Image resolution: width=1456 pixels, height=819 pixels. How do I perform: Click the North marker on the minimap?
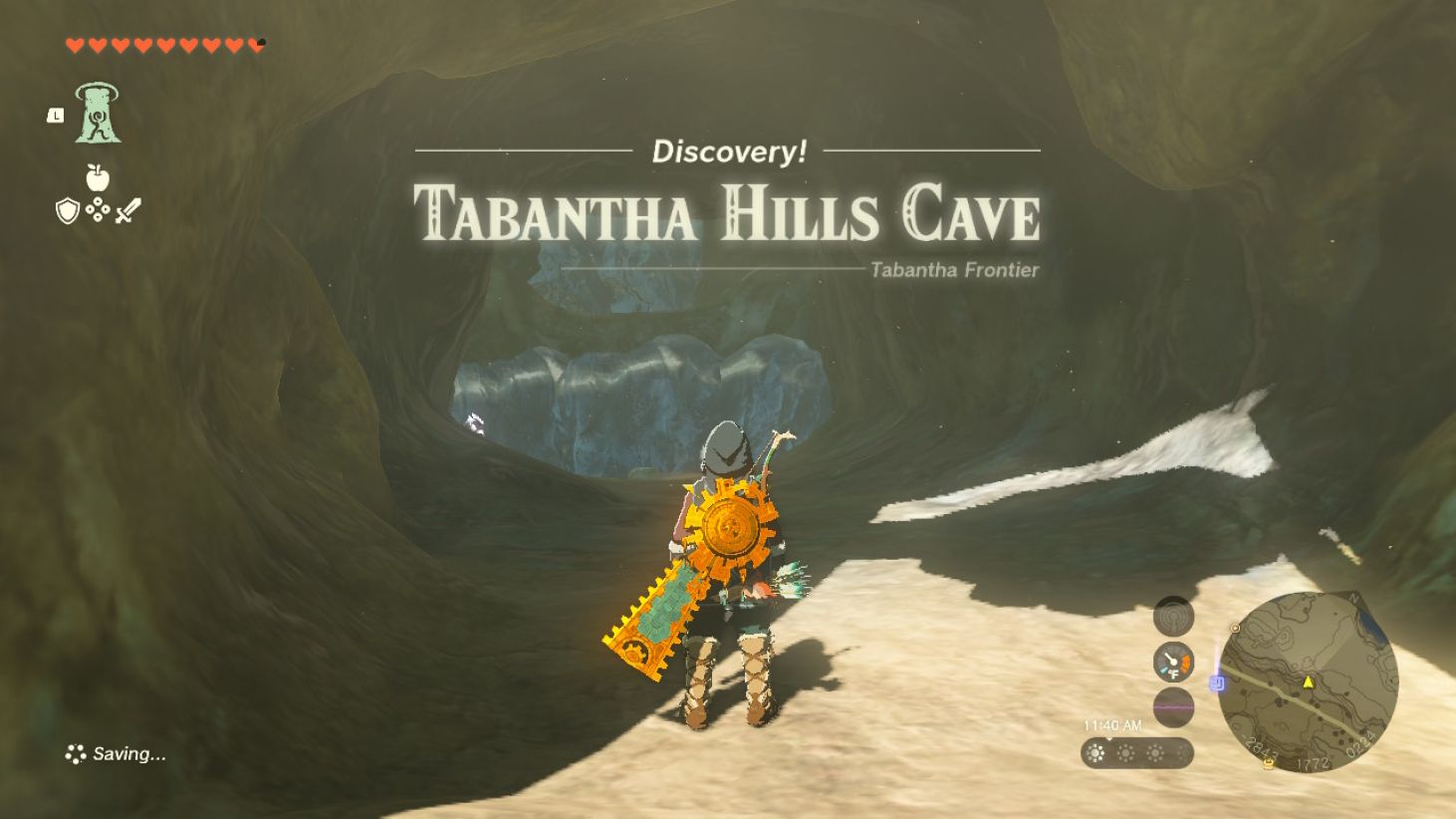[1352, 598]
